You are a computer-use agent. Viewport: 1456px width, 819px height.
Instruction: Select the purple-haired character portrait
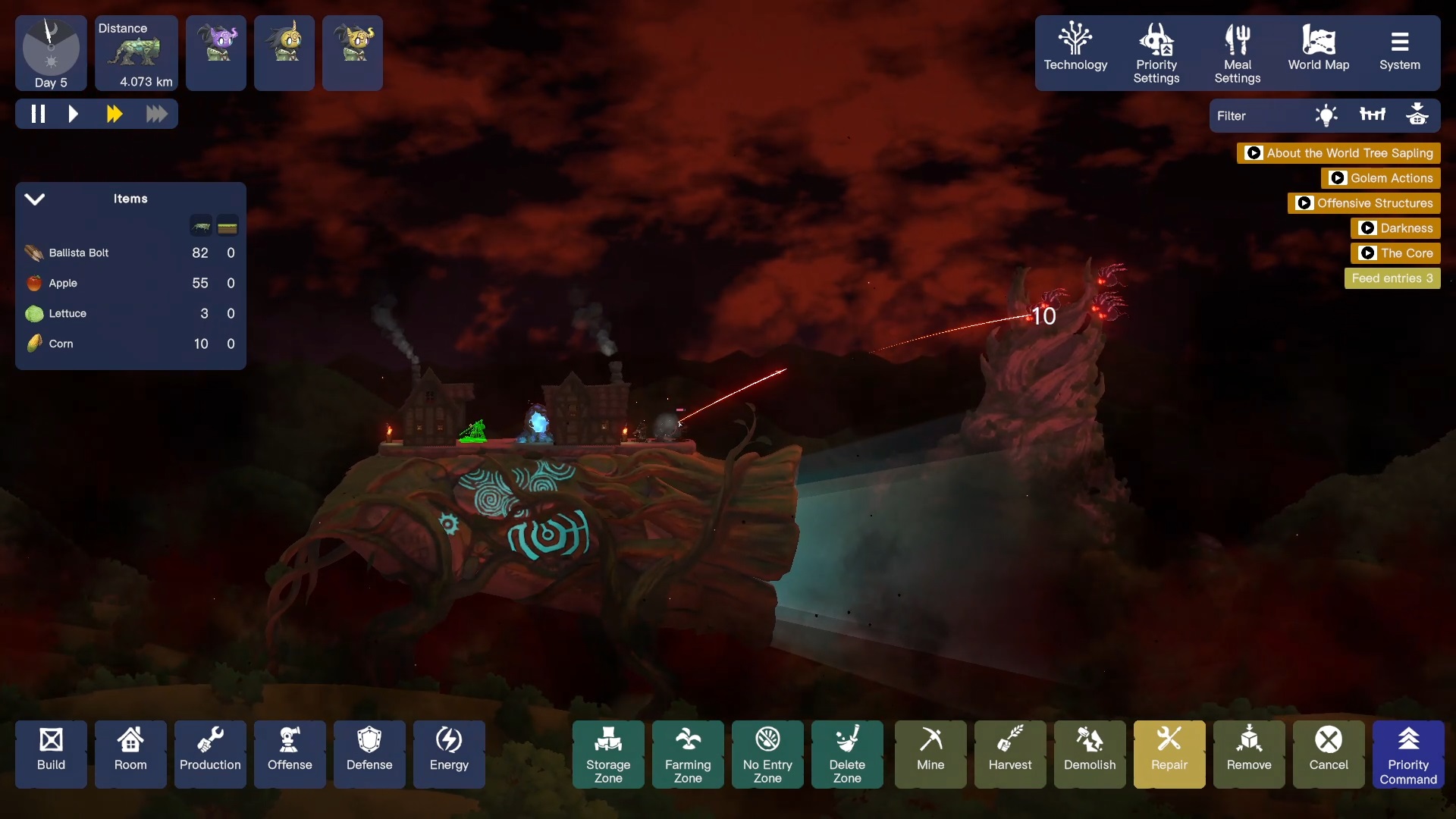point(216,52)
